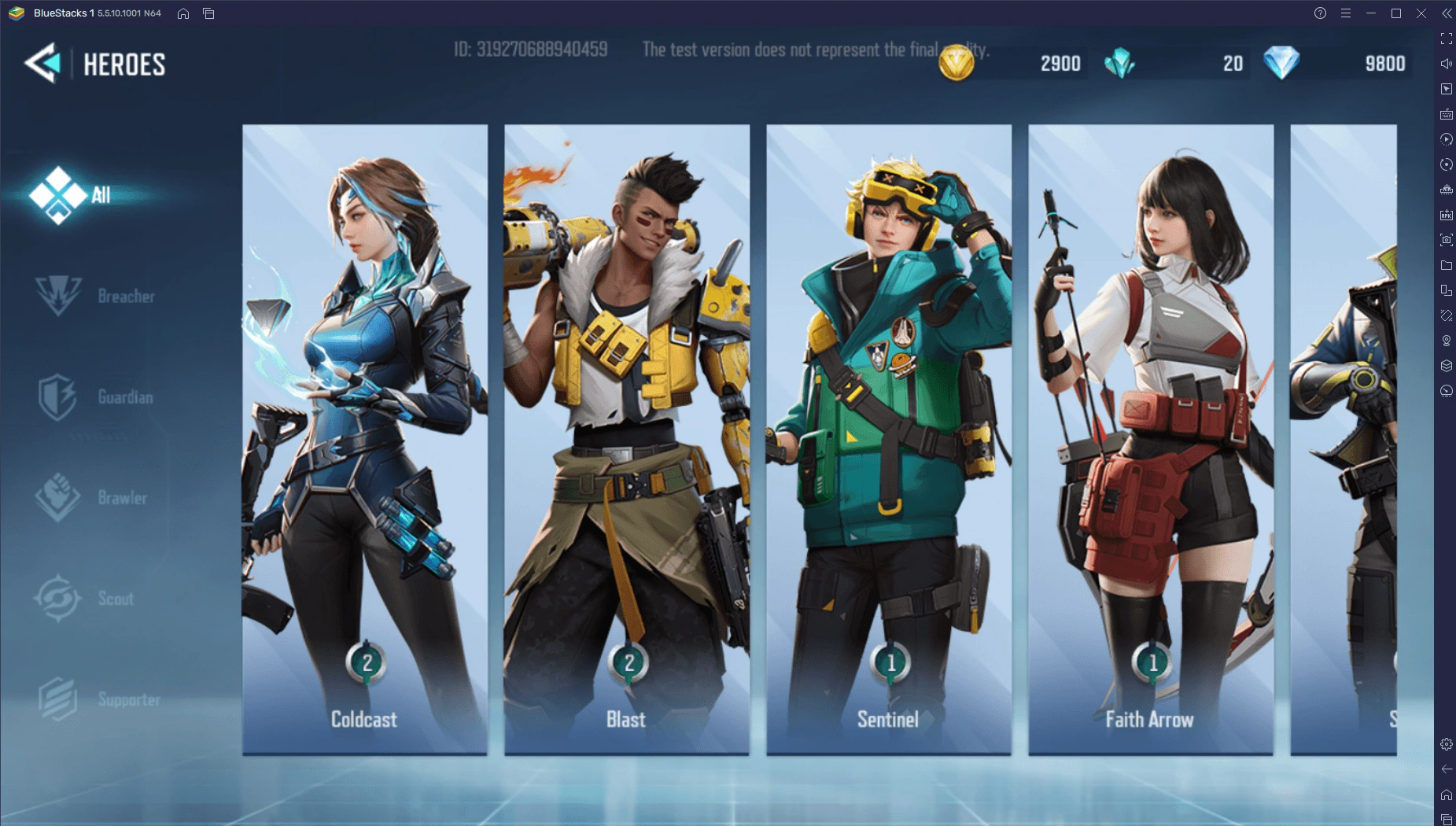The image size is (1456, 826).
Task: Filter heroes by Brawler class
Action: (x=93, y=498)
